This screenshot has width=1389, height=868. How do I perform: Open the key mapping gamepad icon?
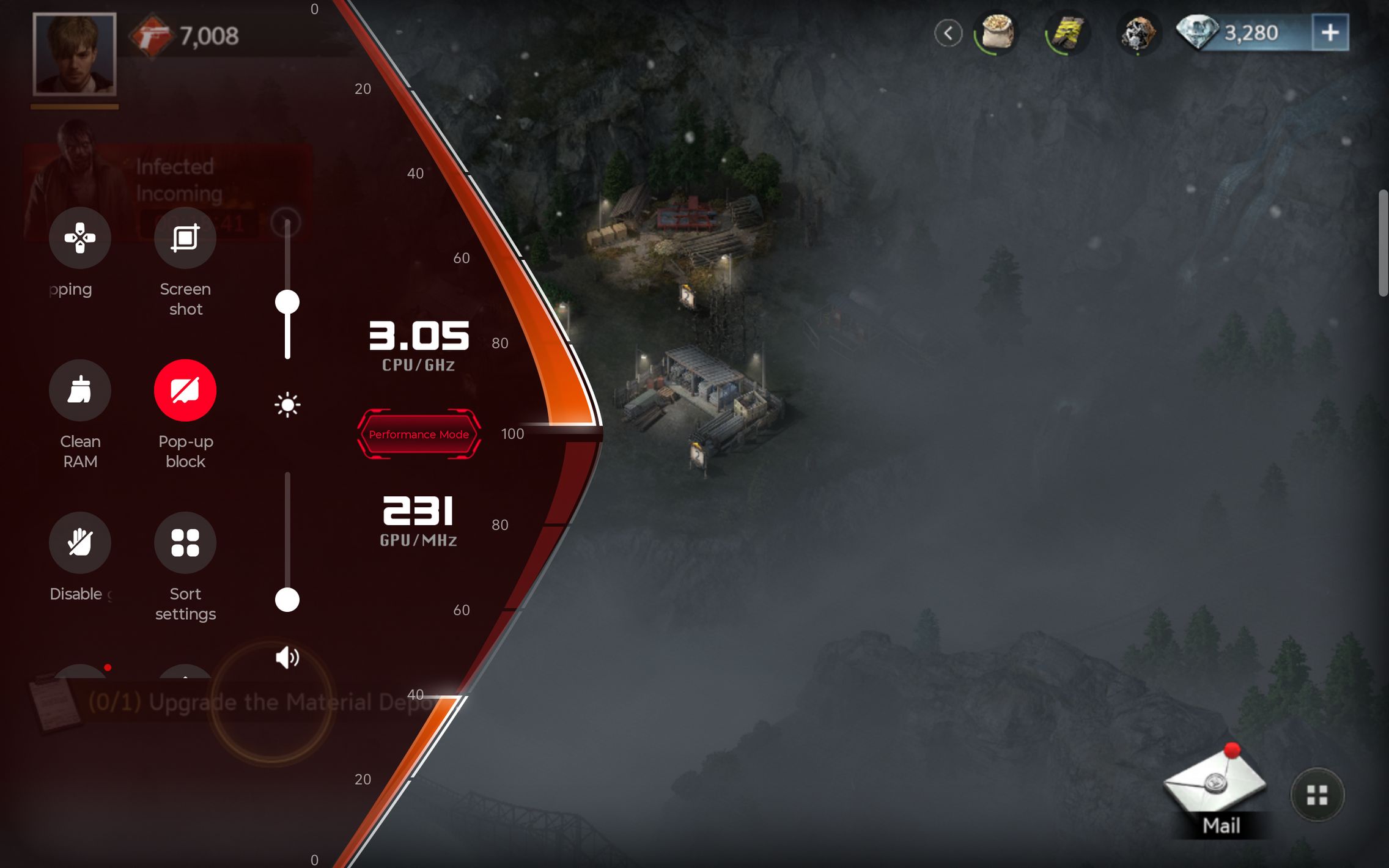coord(80,238)
